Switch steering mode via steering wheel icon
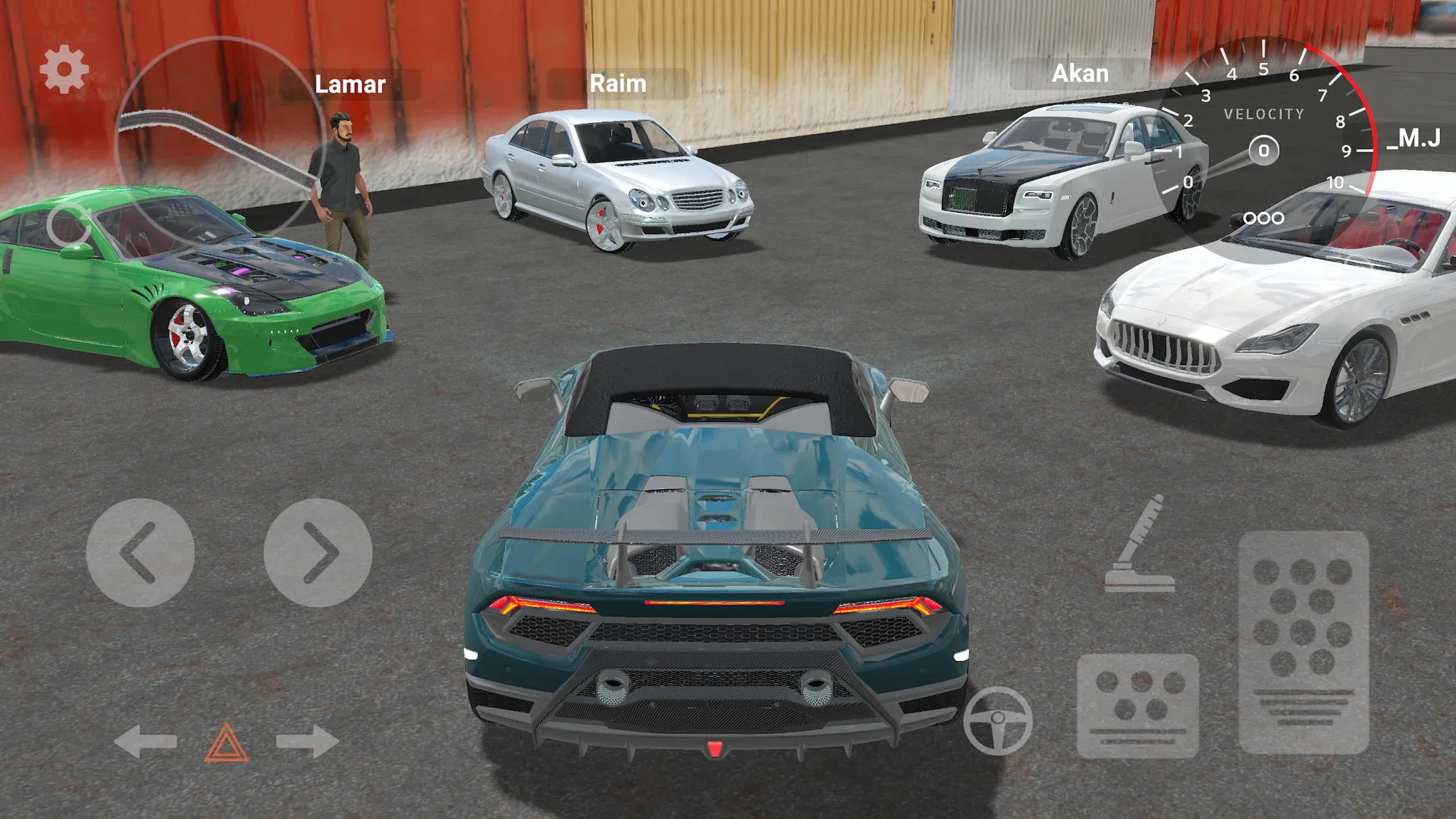 coord(998,721)
